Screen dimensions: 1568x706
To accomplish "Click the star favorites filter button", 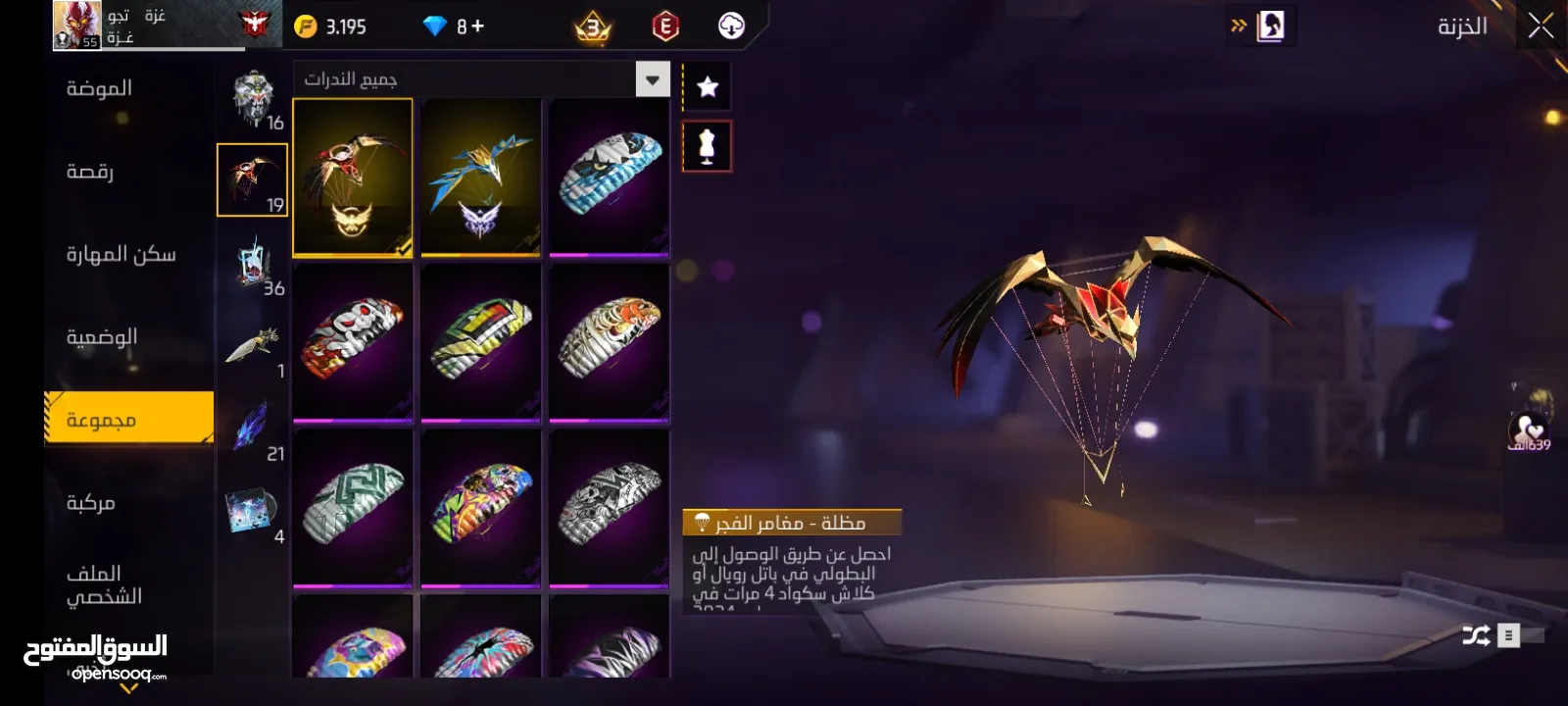I will [x=707, y=87].
